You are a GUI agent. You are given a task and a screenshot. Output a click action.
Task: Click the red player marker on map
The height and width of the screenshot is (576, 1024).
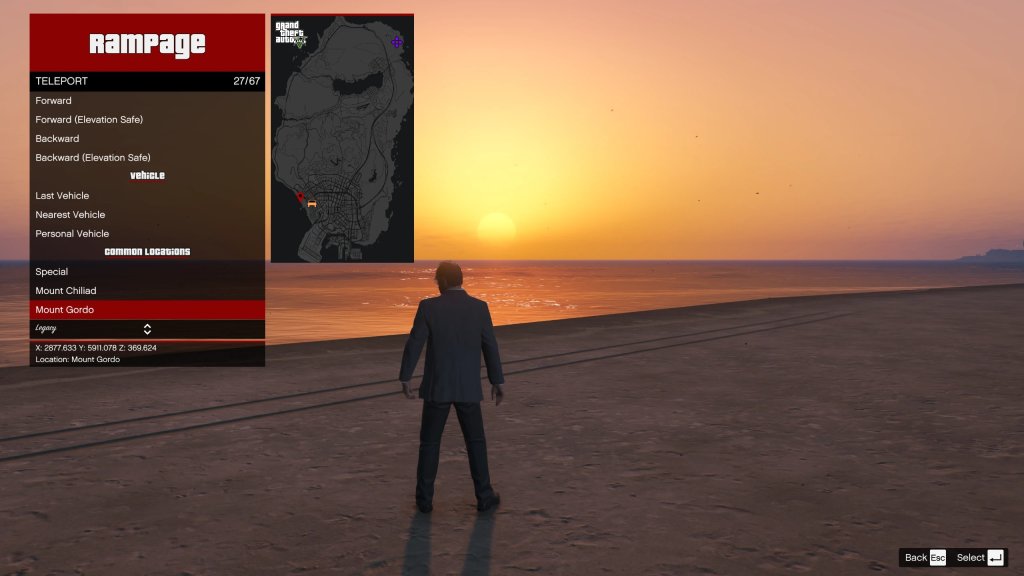point(300,197)
